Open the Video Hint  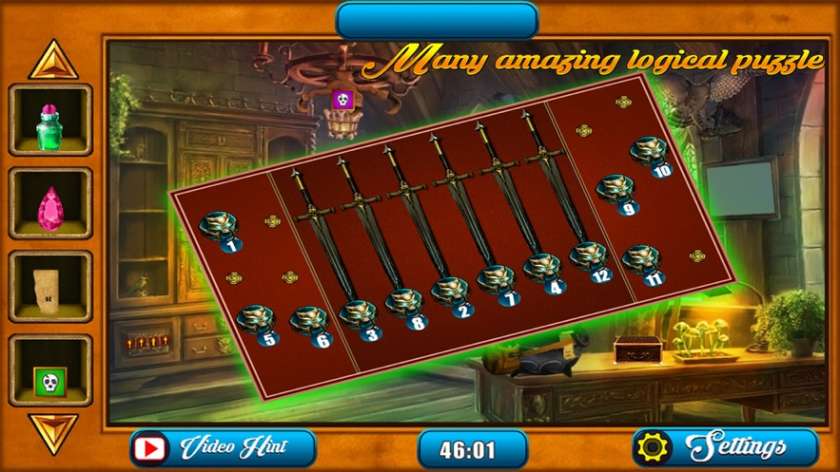click(x=223, y=446)
